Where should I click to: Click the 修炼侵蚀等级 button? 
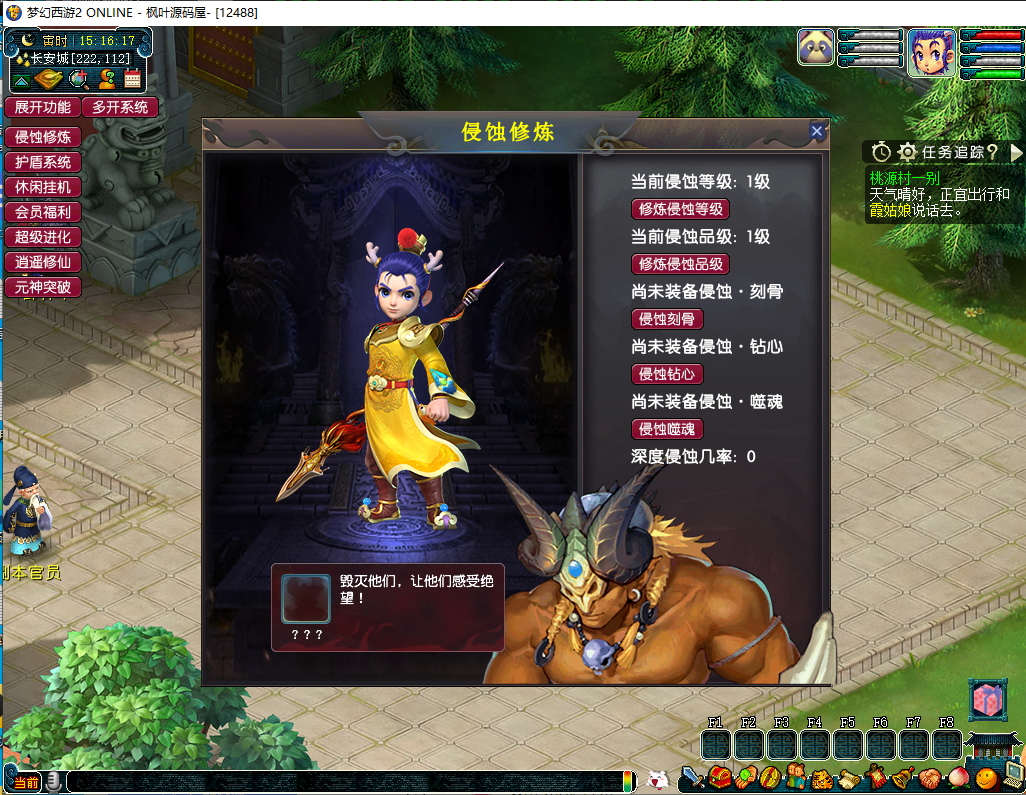click(x=680, y=209)
